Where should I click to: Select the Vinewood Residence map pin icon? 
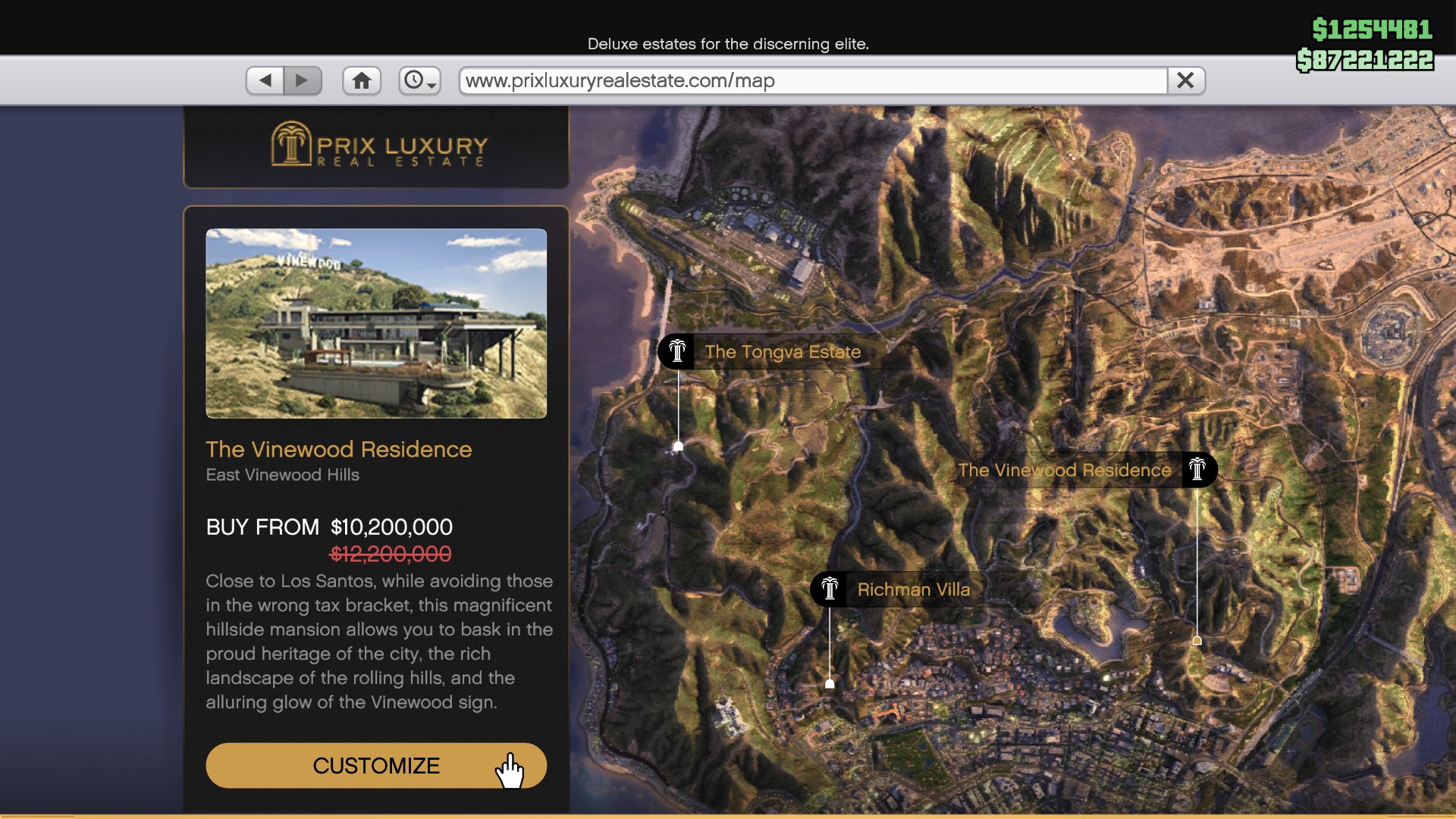click(x=1198, y=469)
